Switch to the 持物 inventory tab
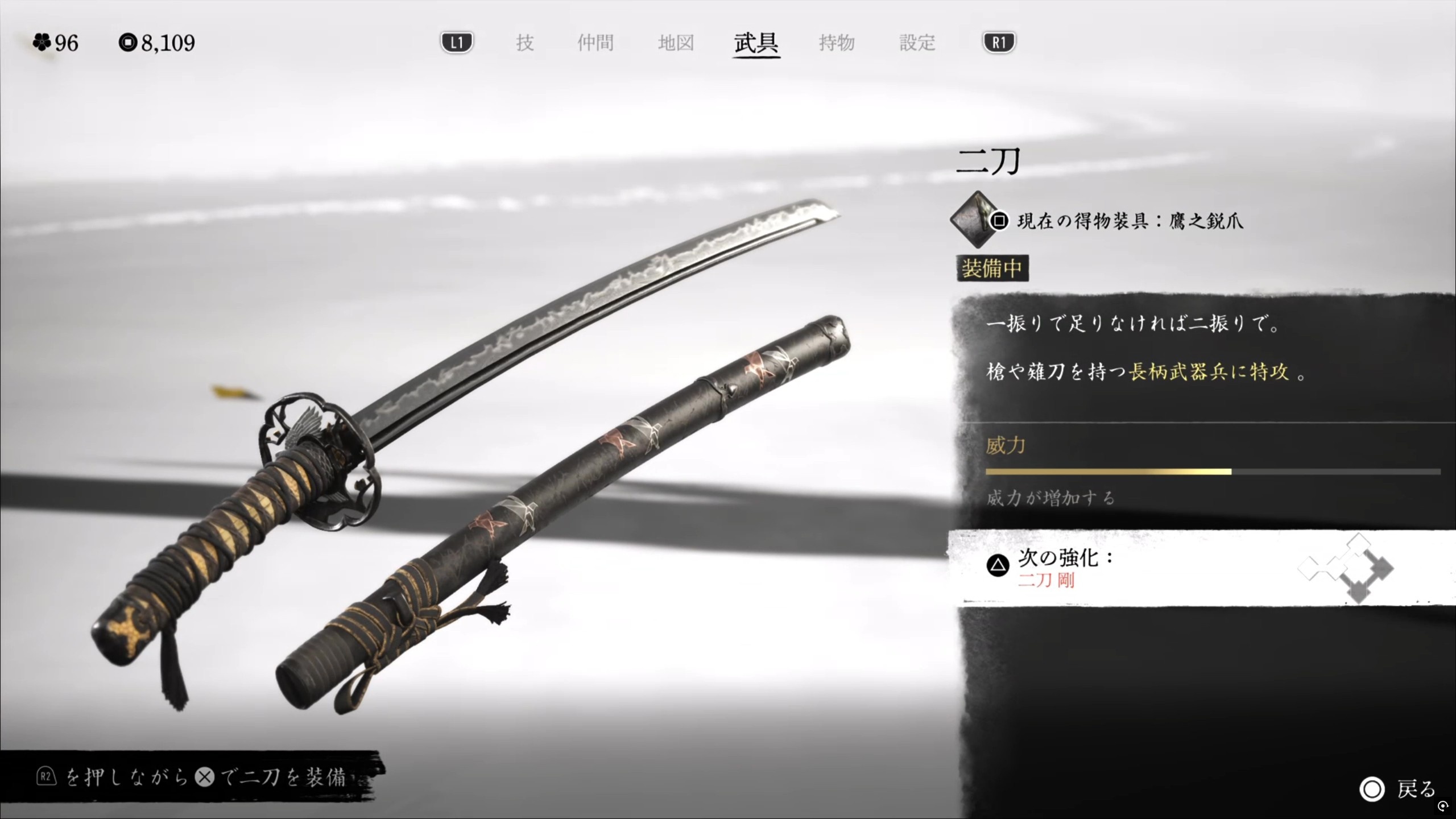This screenshot has width=1456, height=819. coord(836,43)
